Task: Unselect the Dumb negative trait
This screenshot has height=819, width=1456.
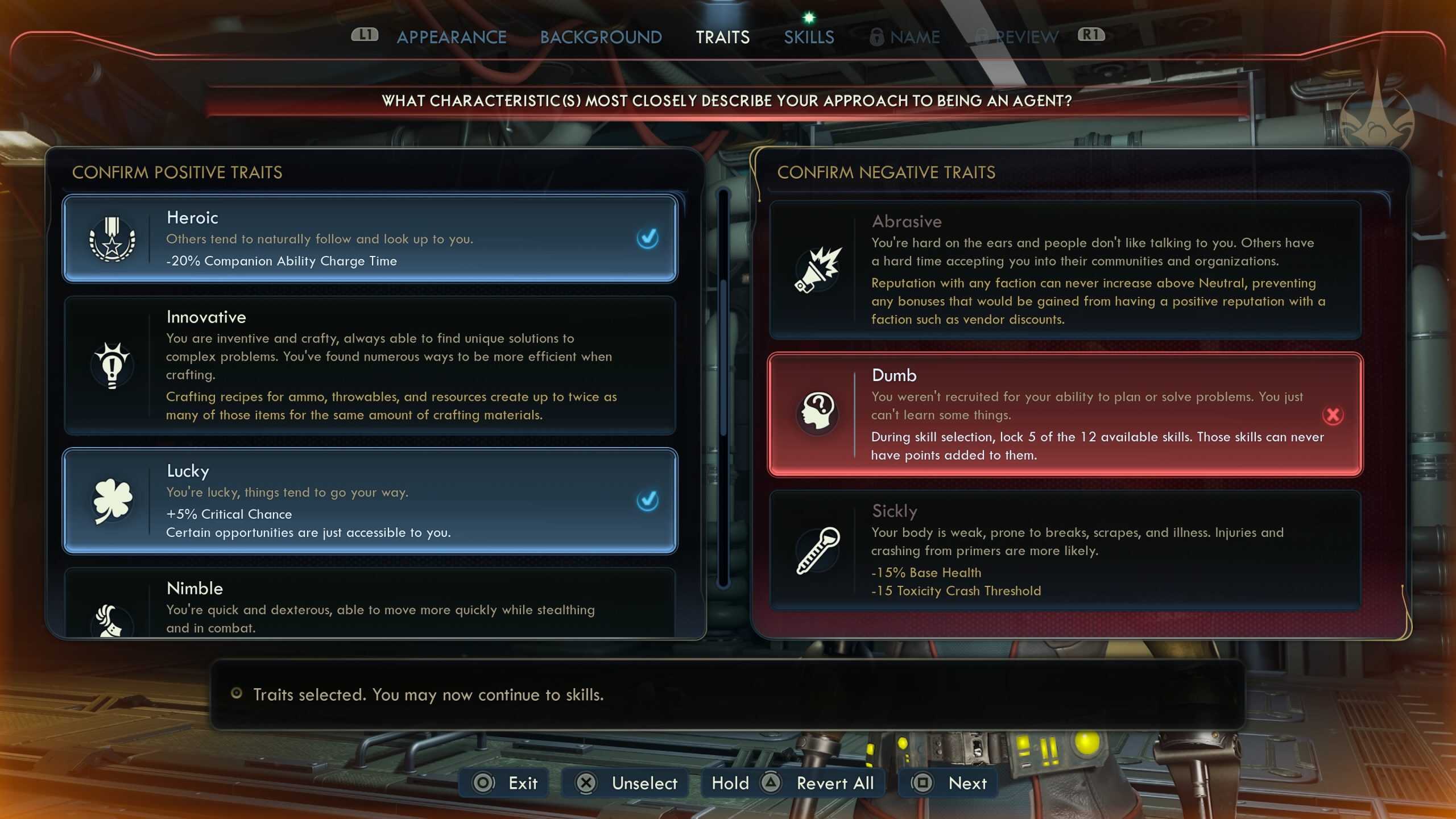Action: 1065,415
